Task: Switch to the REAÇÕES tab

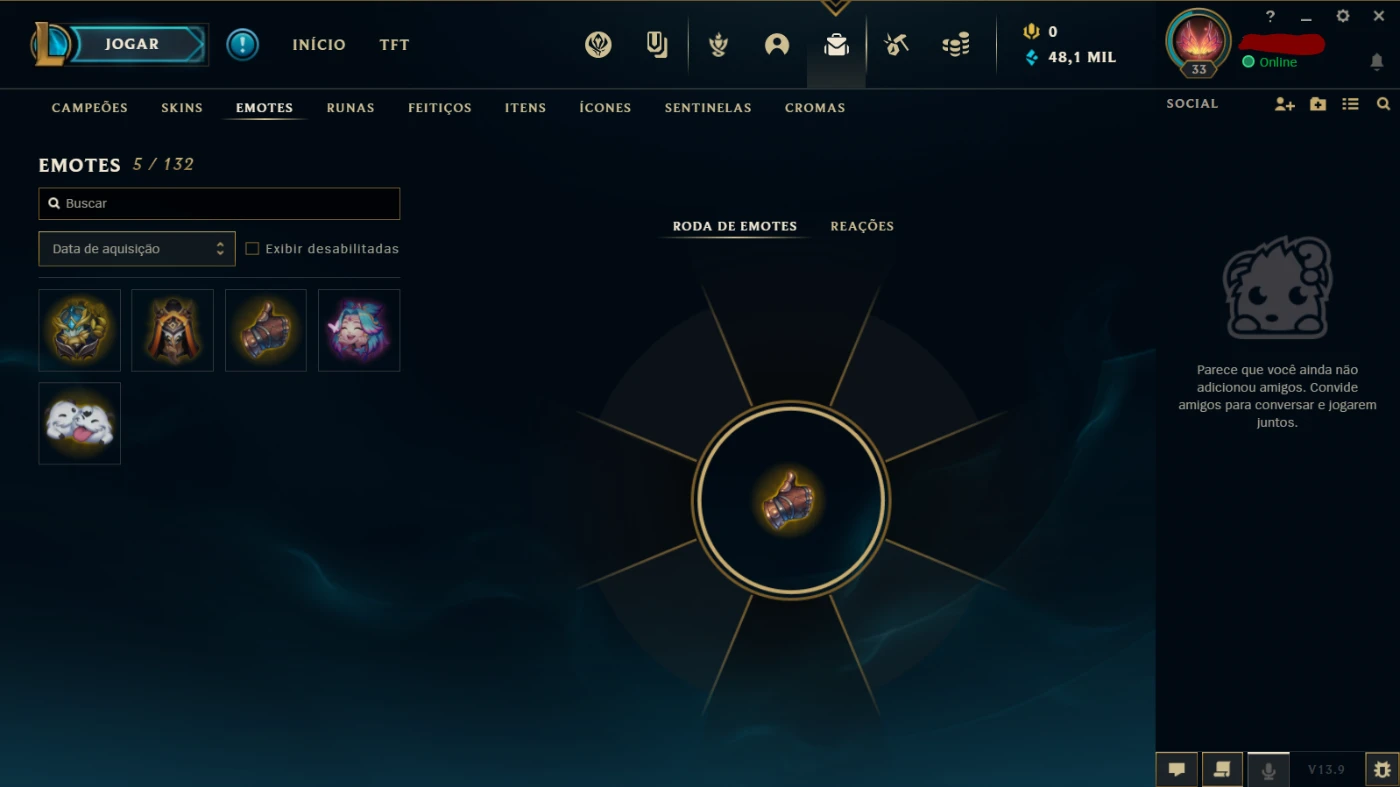Action: pos(861,226)
